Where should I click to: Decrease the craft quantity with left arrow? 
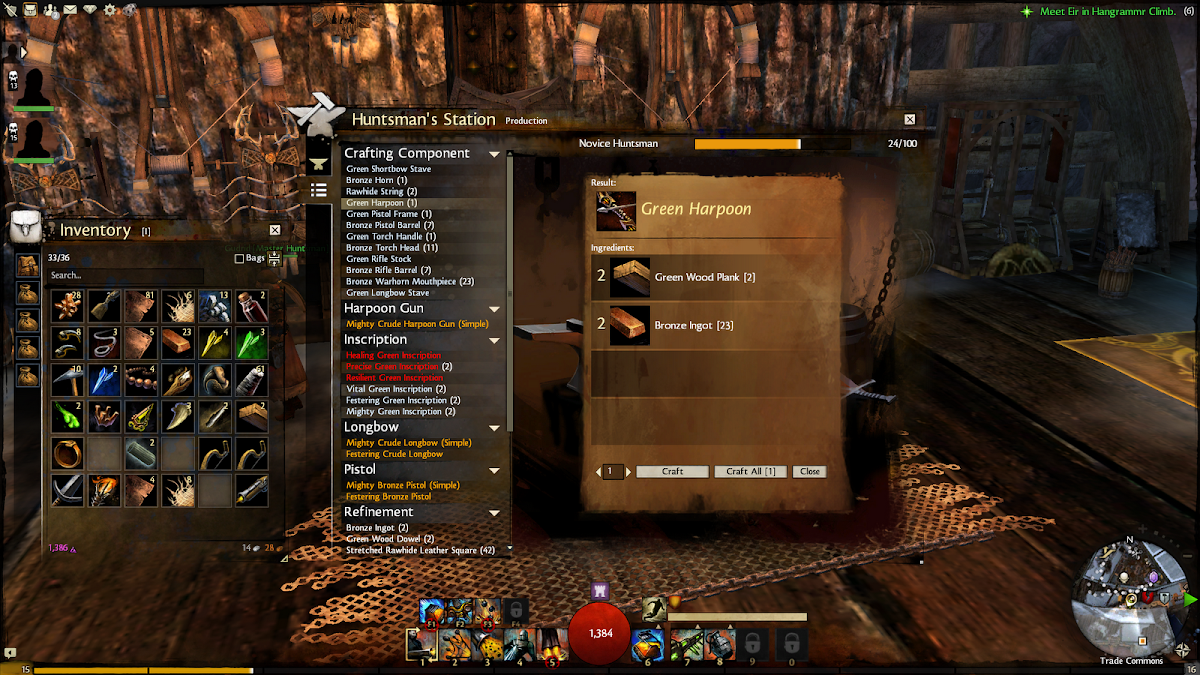coord(598,471)
